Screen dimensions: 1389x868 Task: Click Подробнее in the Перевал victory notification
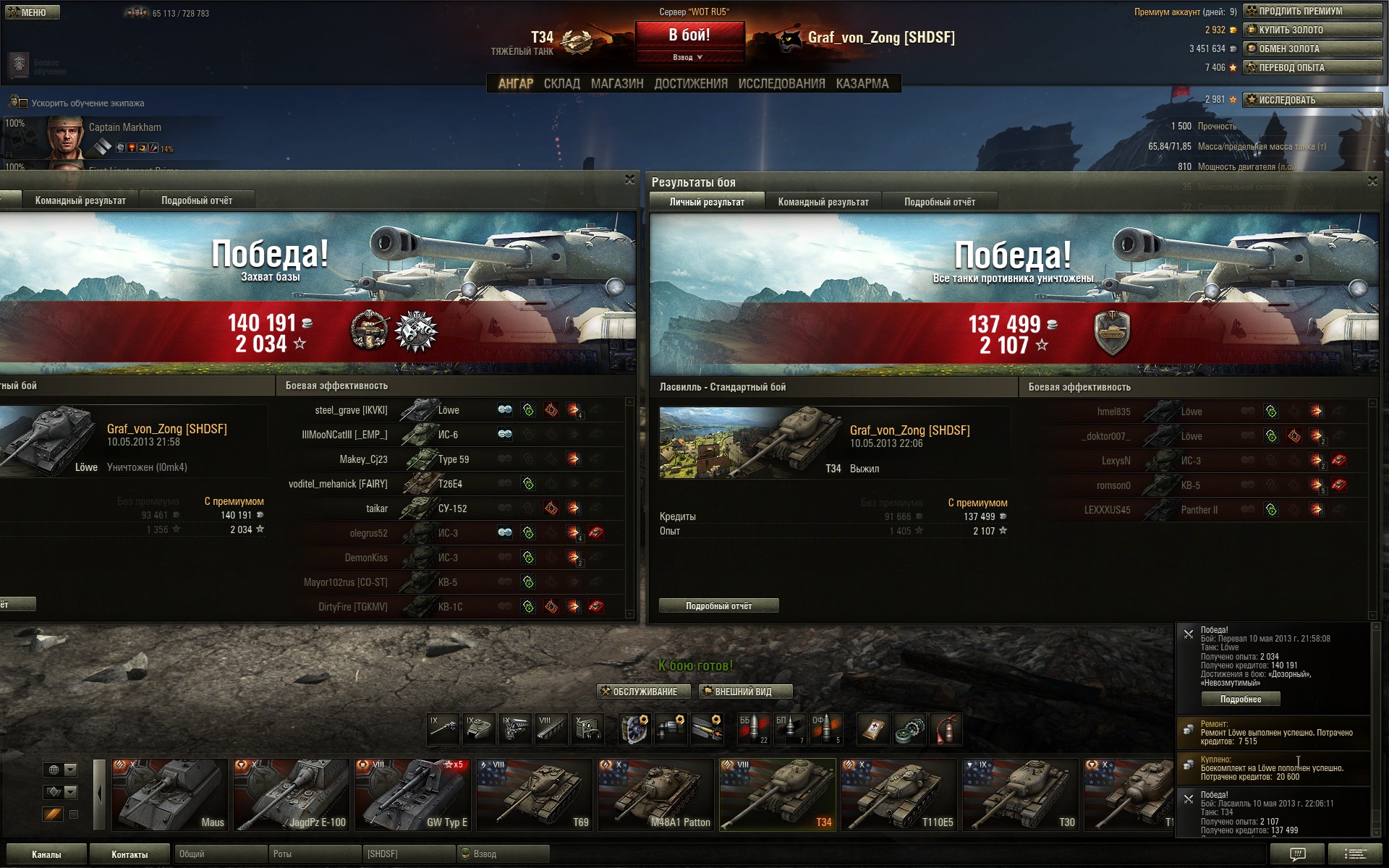[1240, 699]
